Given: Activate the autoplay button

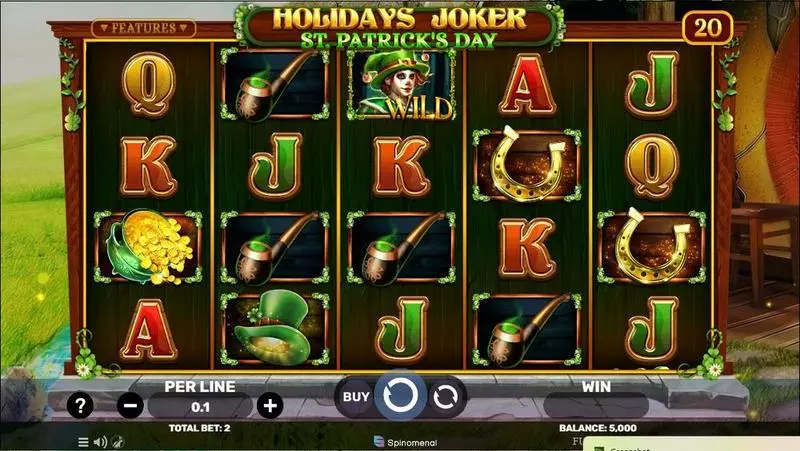Looking at the screenshot, I should point(445,397).
